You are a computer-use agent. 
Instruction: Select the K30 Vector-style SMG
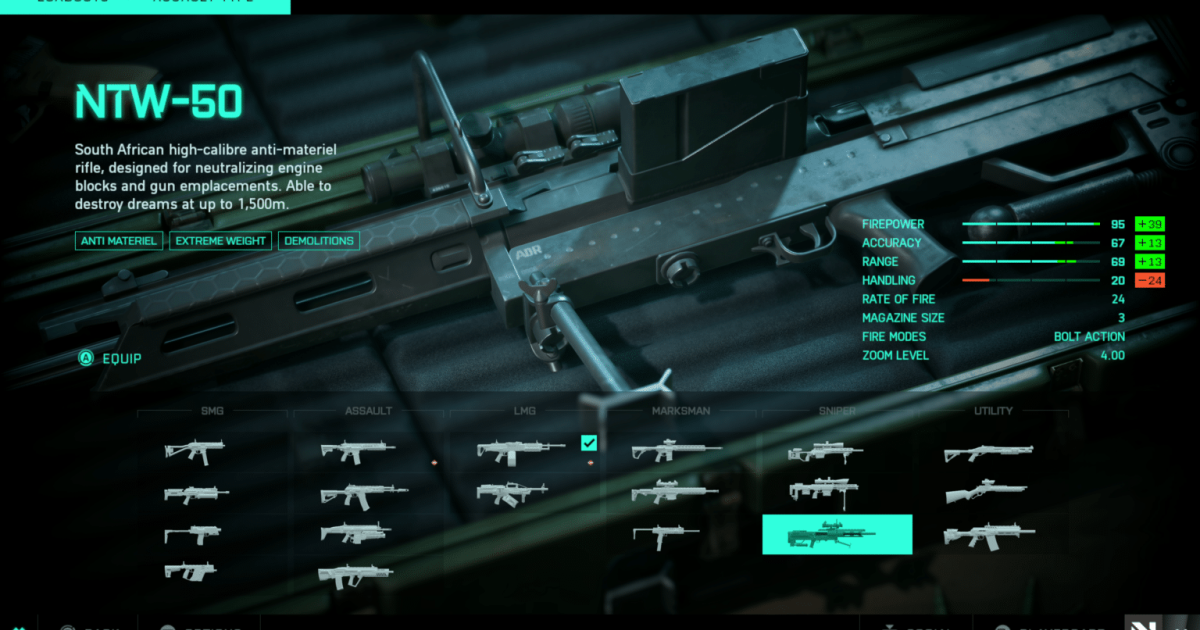click(x=190, y=571)
